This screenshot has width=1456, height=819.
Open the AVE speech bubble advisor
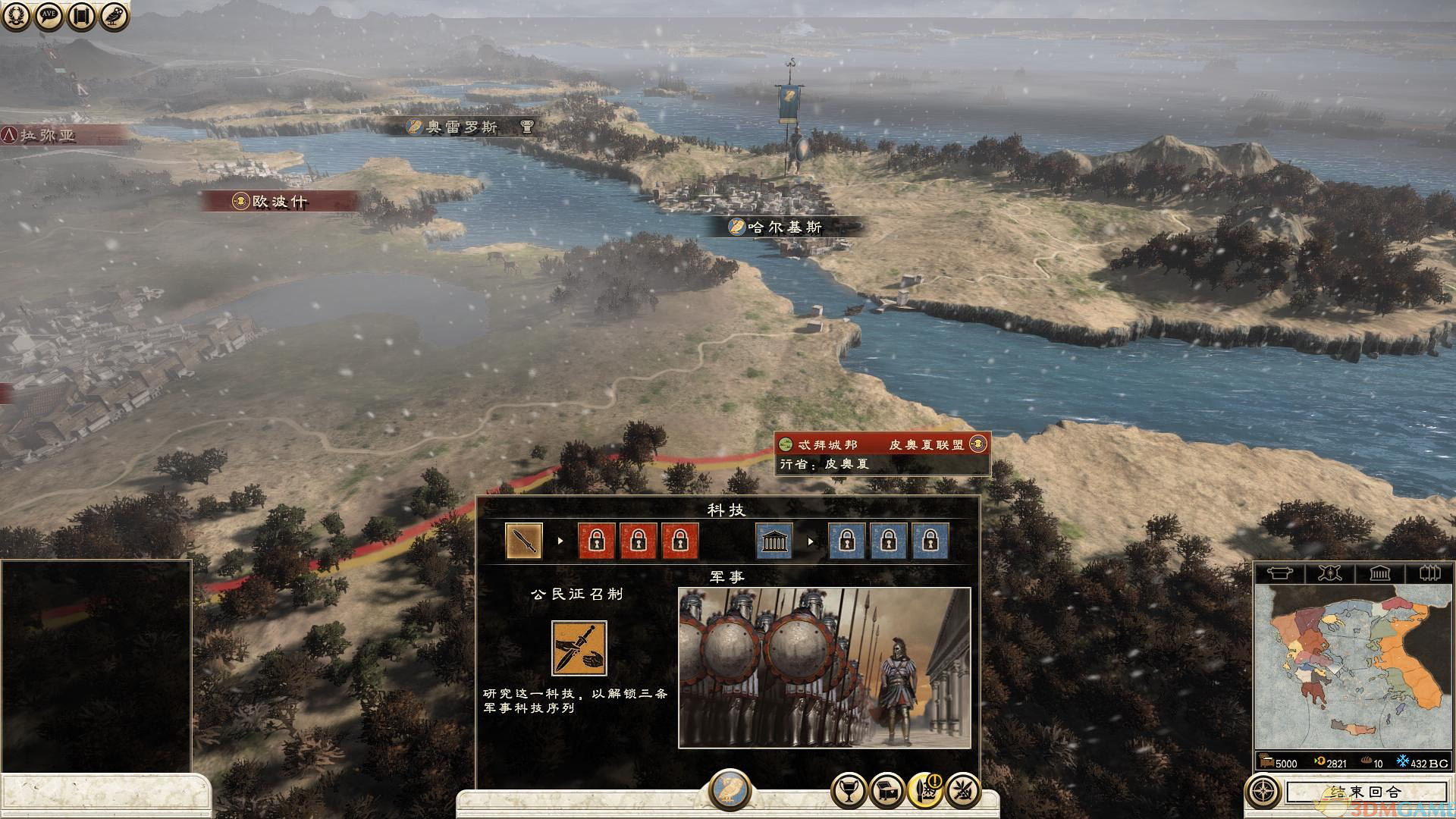(49, 16)
